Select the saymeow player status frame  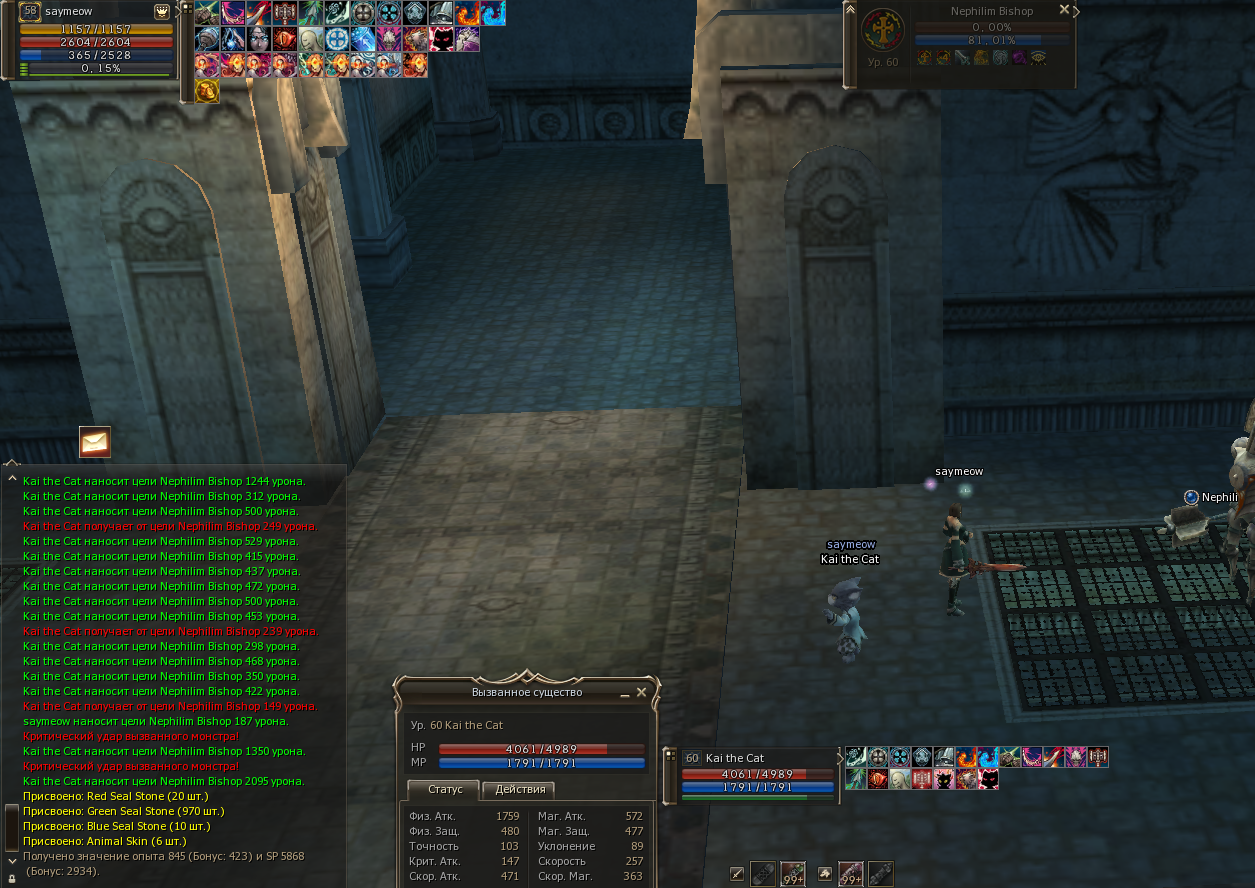point(95,40)
